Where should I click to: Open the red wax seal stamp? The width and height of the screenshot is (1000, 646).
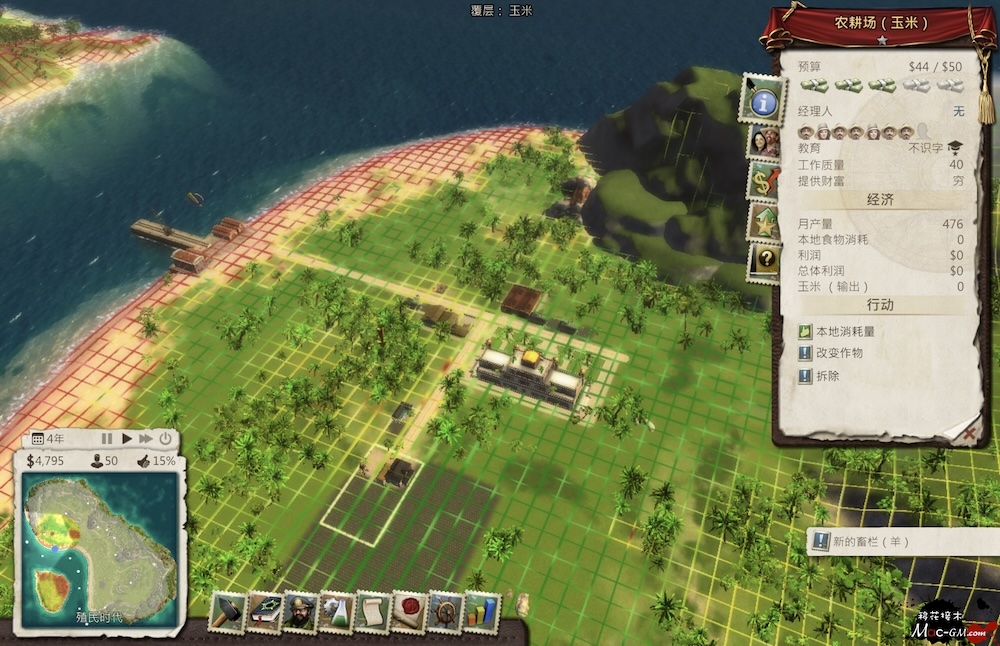(408, 611)
